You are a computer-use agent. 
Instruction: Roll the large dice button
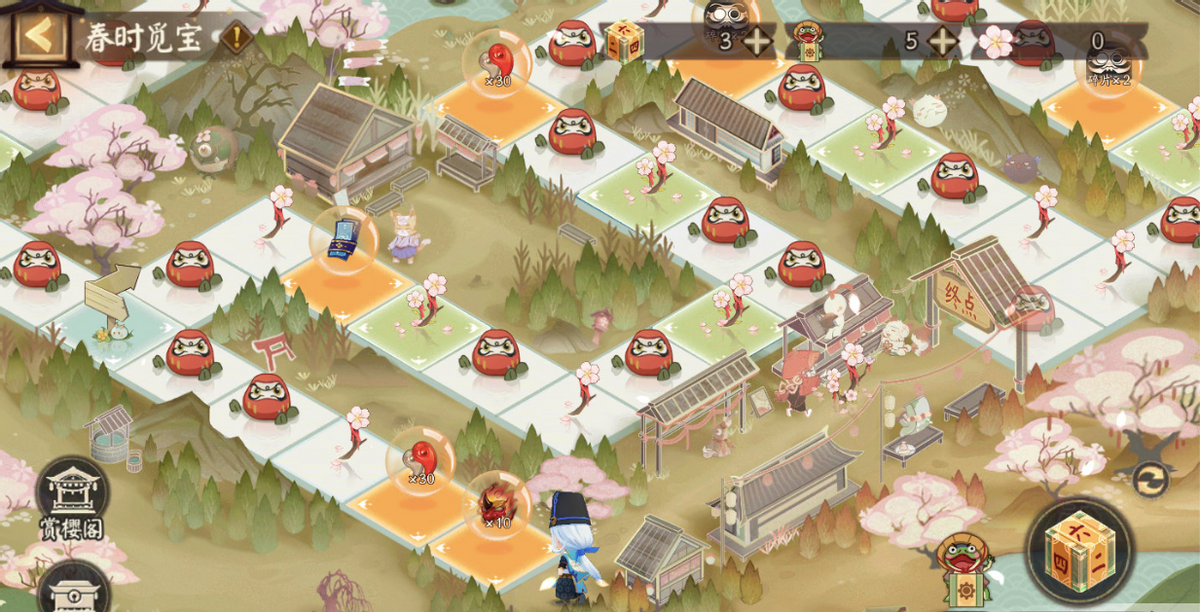point(1078,550)
